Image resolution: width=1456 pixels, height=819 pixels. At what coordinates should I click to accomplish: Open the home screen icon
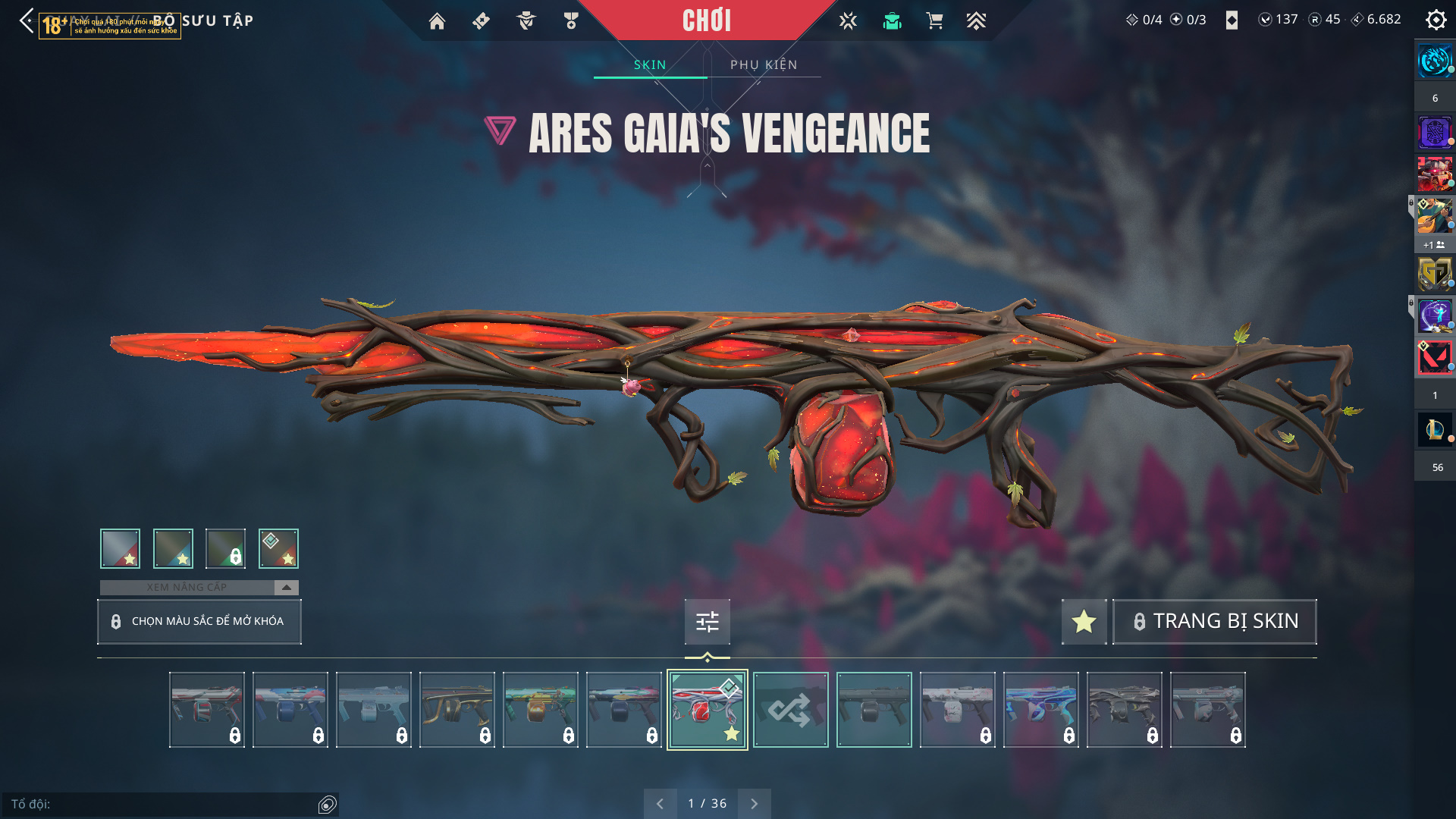pyautogui.click(x=437, y=21)
